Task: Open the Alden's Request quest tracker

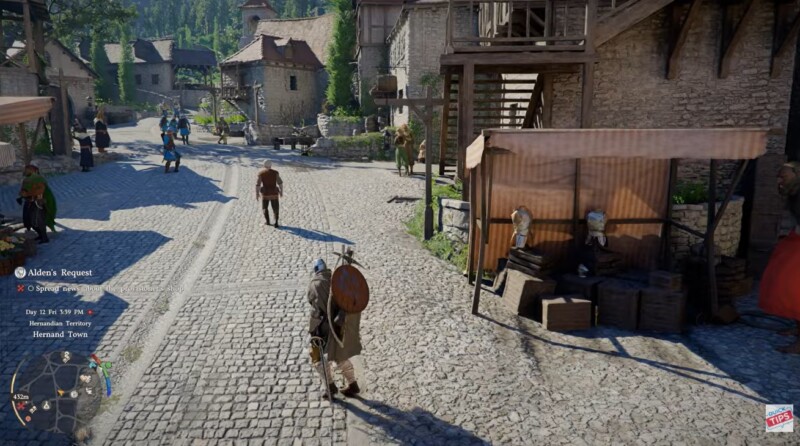Action: click(62, 272)
